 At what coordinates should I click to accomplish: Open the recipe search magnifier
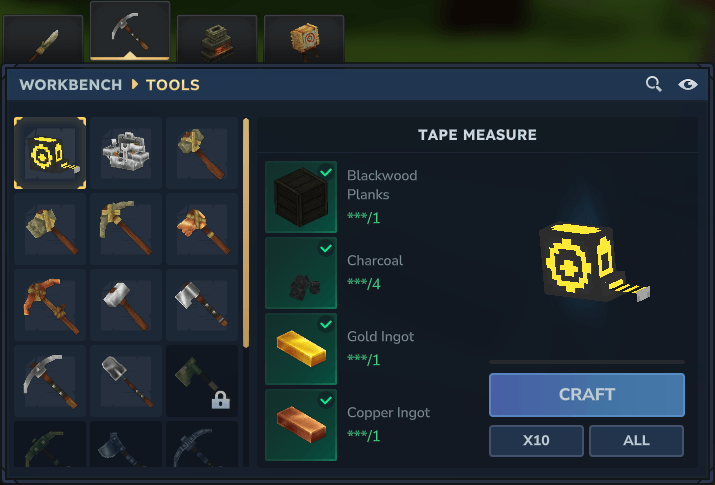coord(653,85)
